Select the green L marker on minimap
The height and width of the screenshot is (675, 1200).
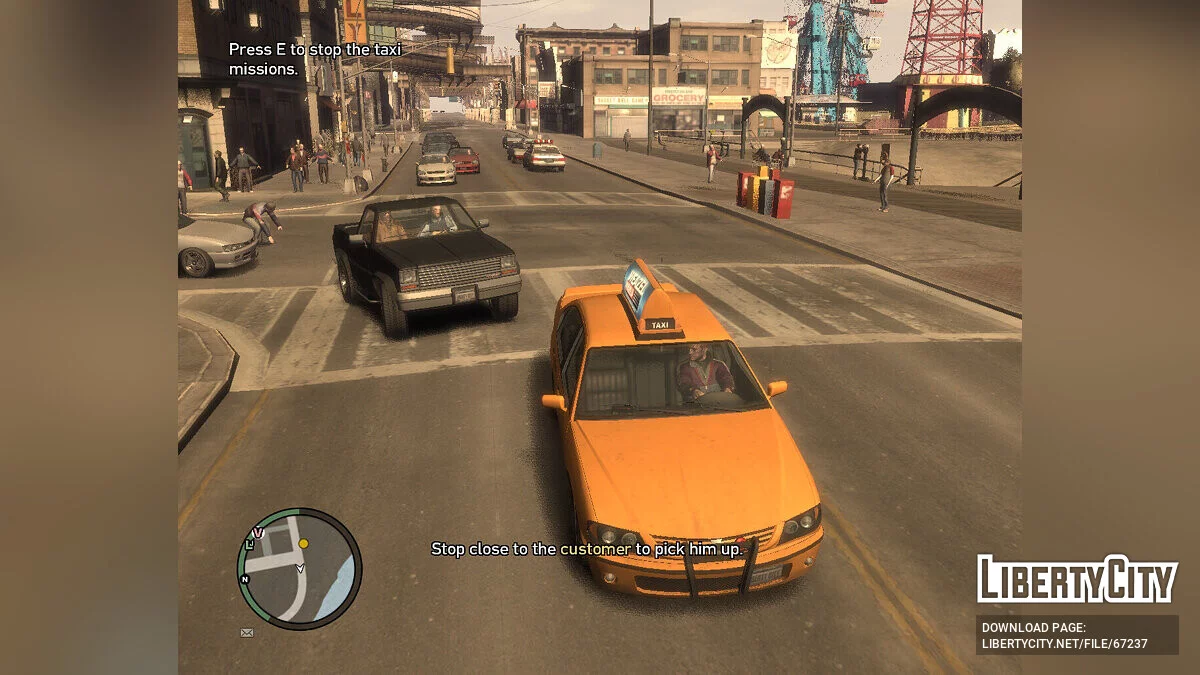click(249, 543)
